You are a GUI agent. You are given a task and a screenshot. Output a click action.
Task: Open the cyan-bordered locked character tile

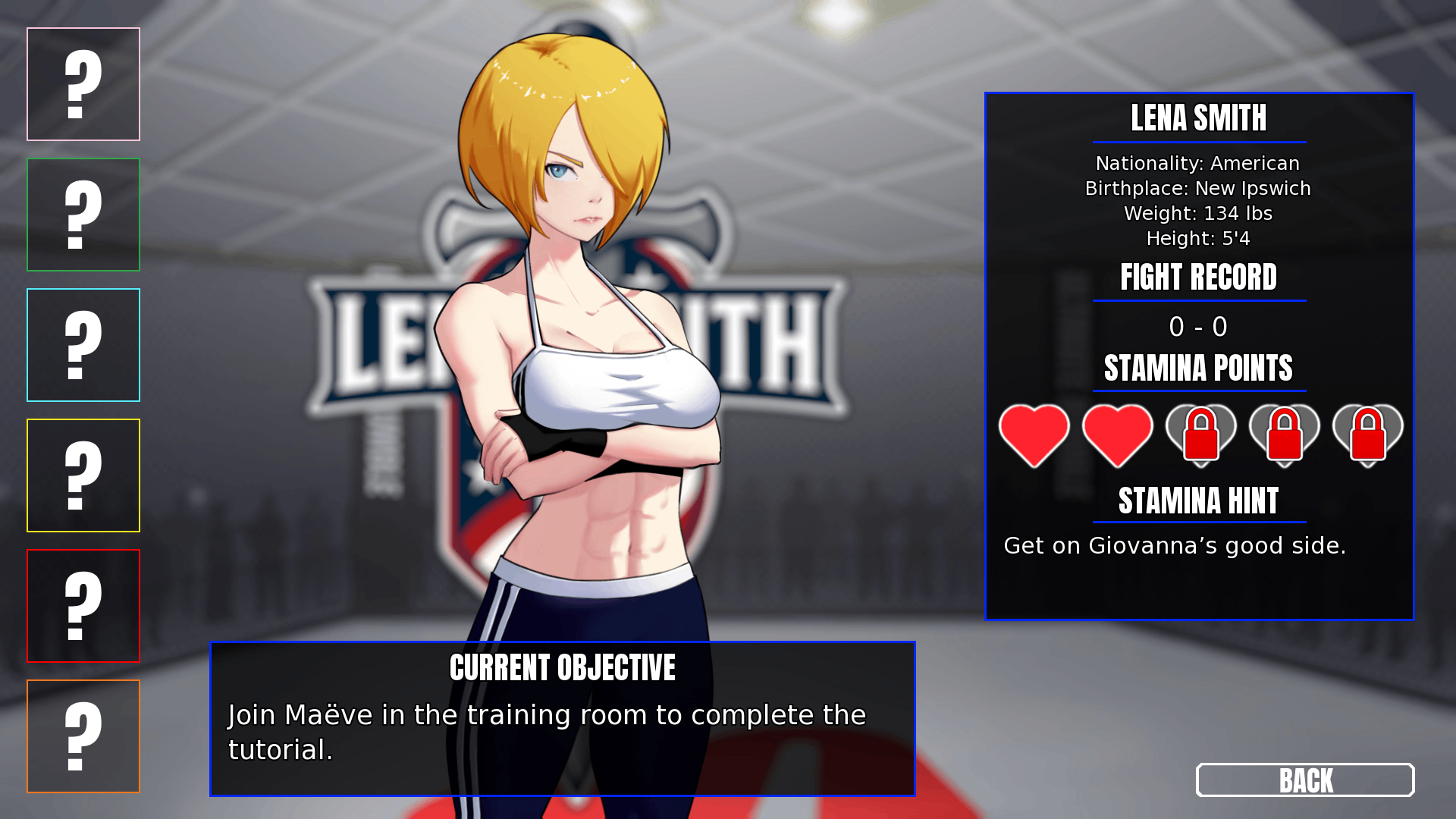tap(83, 345)
